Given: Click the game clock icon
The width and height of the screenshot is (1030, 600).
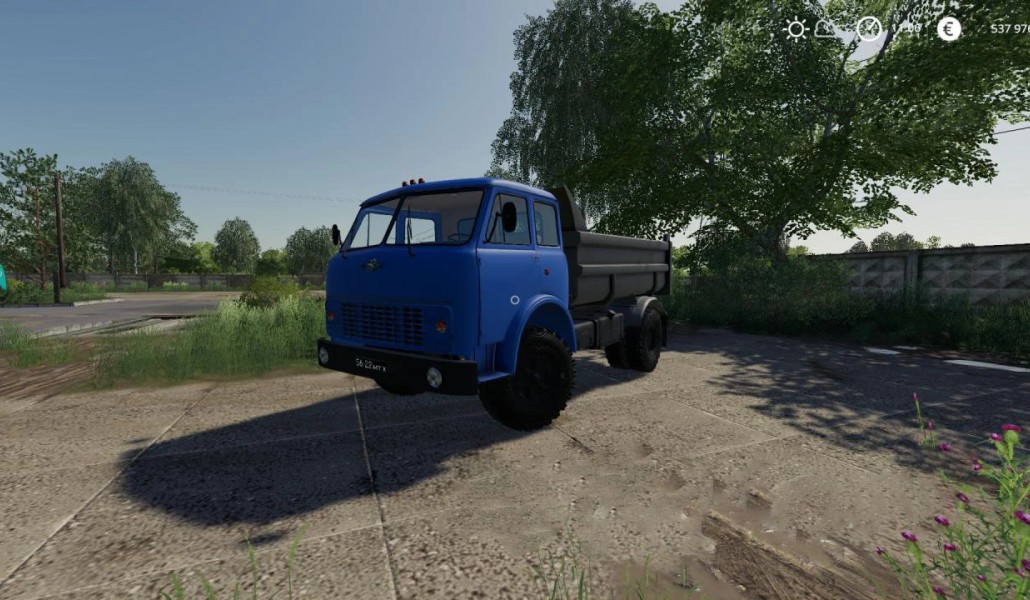Looking at the screenshot, I should pyautogui.click(x=869, y=29).
